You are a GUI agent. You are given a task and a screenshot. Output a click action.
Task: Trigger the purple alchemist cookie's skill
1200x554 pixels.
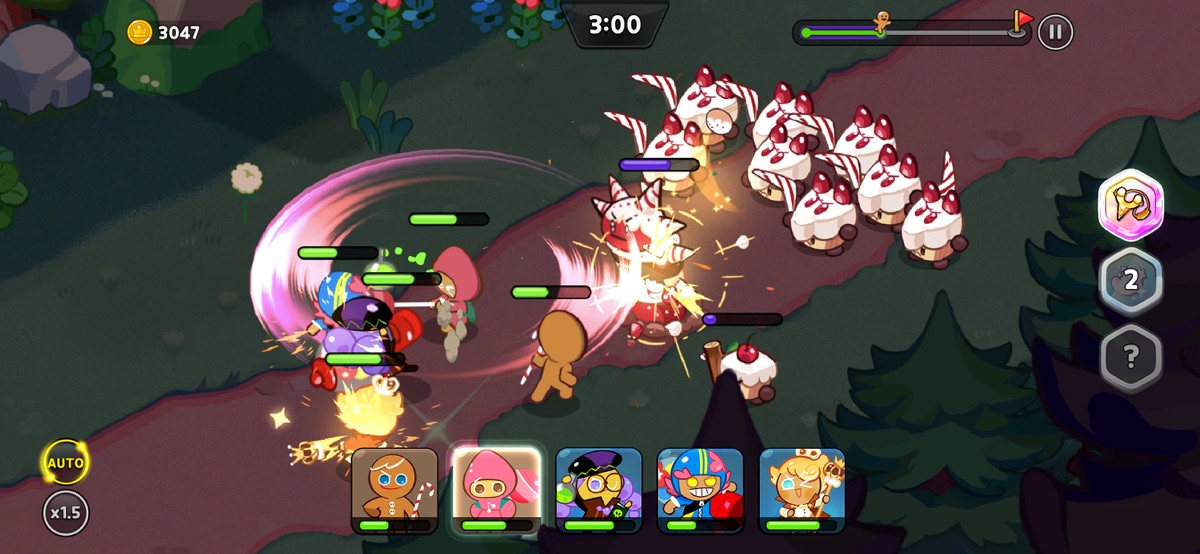click(599, 489)
